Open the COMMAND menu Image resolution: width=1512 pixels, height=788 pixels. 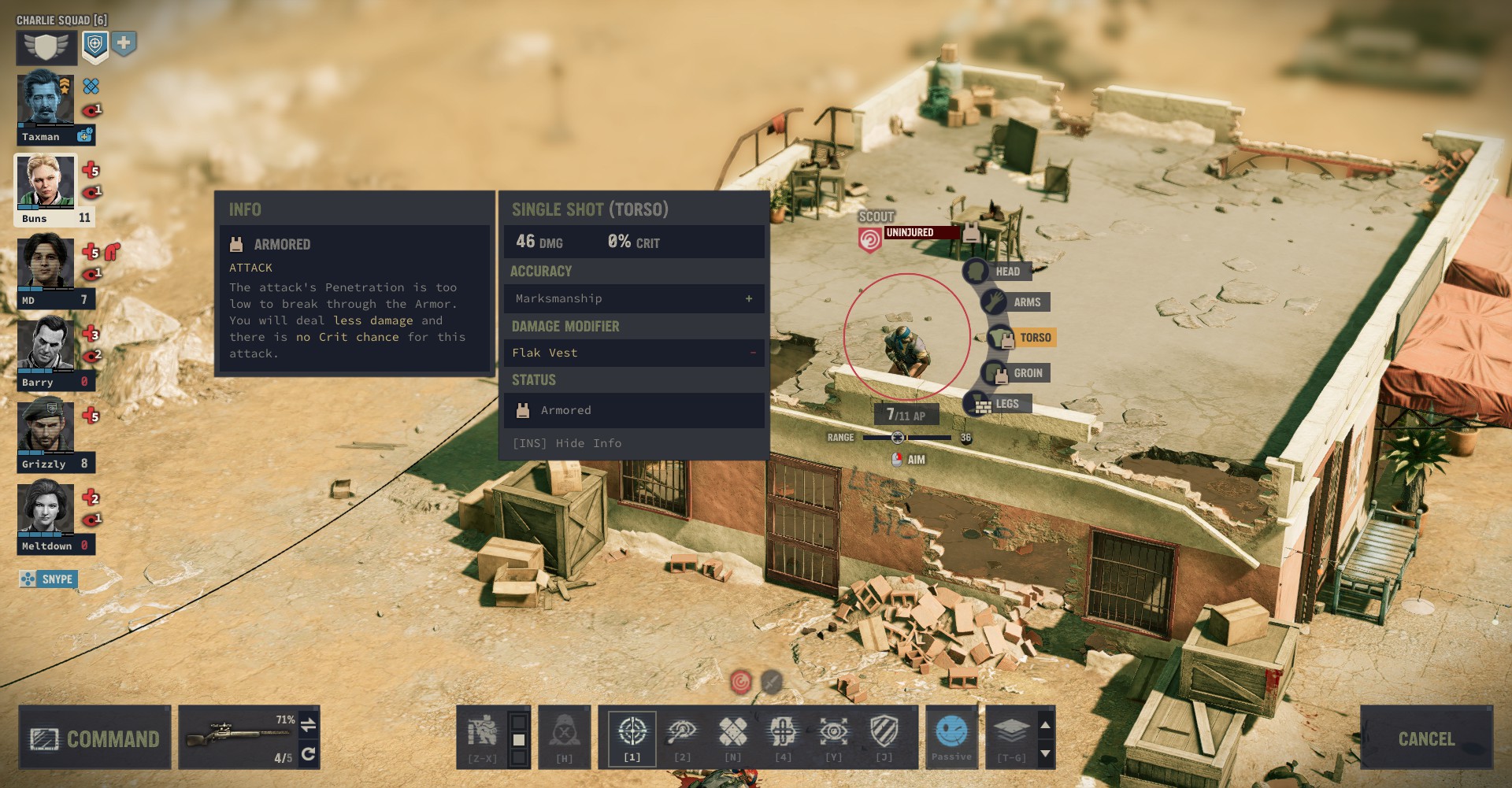(x=94, y=738)
